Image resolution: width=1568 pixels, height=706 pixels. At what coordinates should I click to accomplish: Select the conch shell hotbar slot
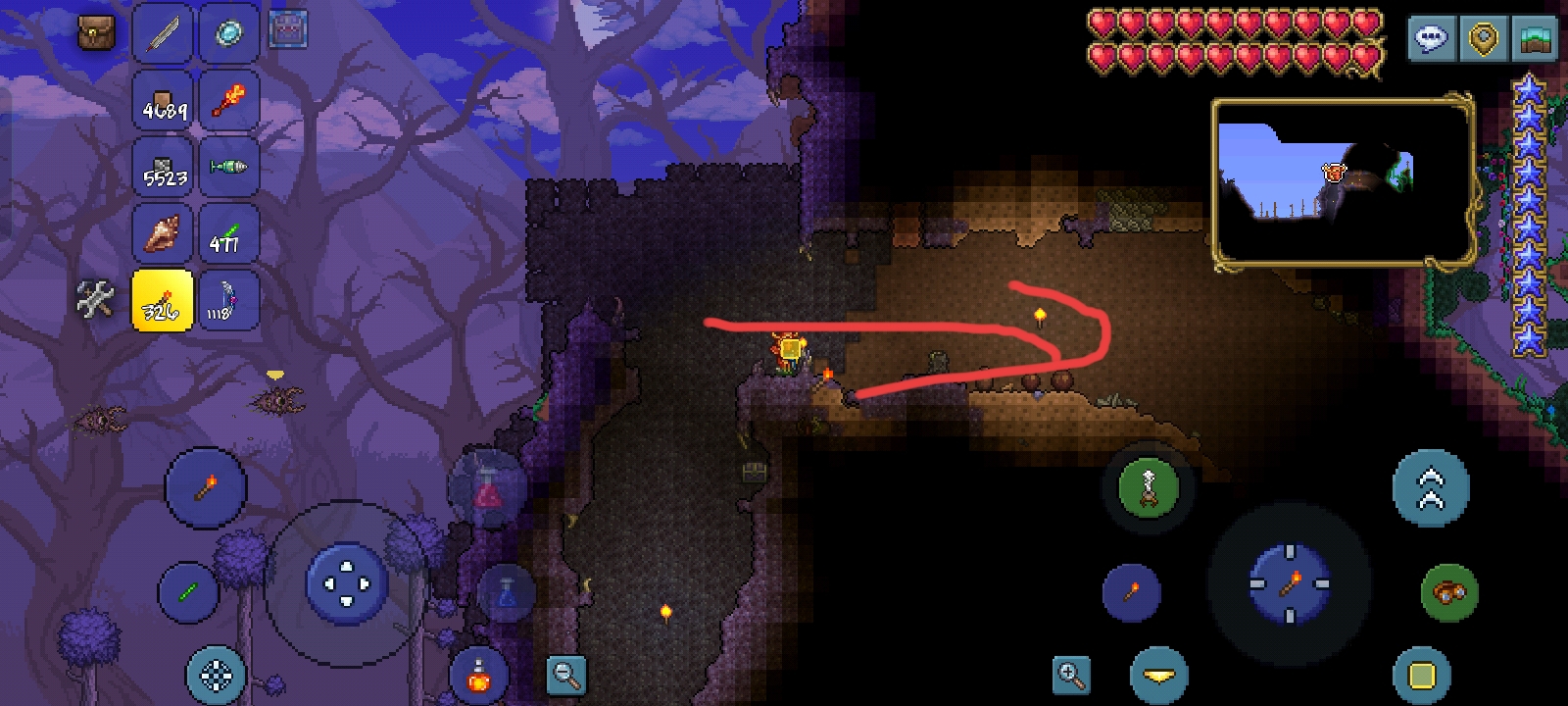tap(163, 234)
